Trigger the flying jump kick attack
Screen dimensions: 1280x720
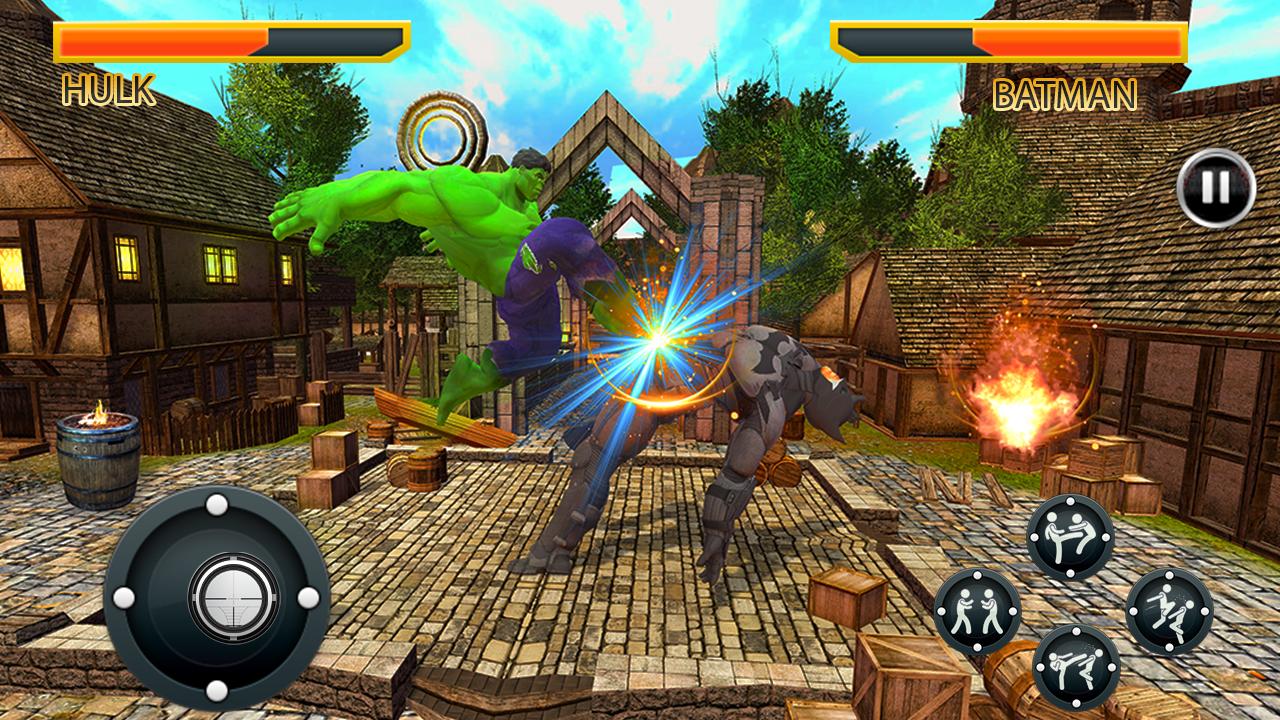pos(1169,611)
